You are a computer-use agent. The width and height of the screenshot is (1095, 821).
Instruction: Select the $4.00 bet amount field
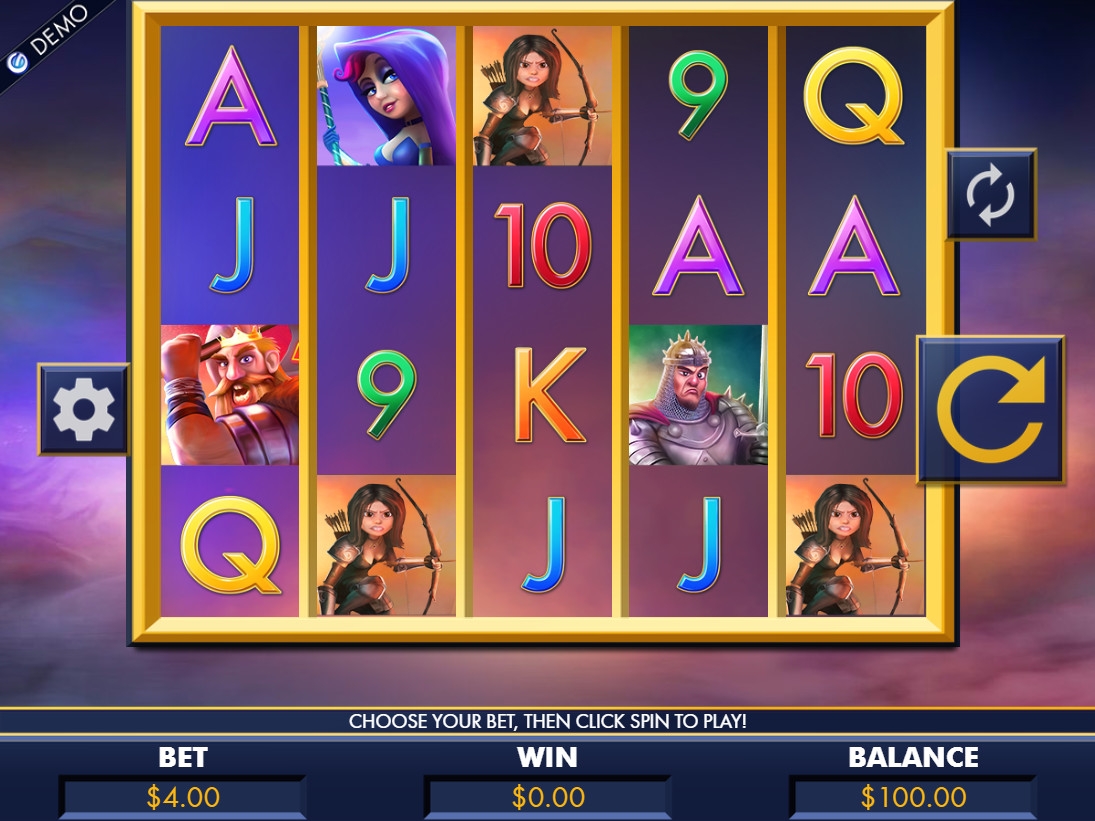point(183,797)
